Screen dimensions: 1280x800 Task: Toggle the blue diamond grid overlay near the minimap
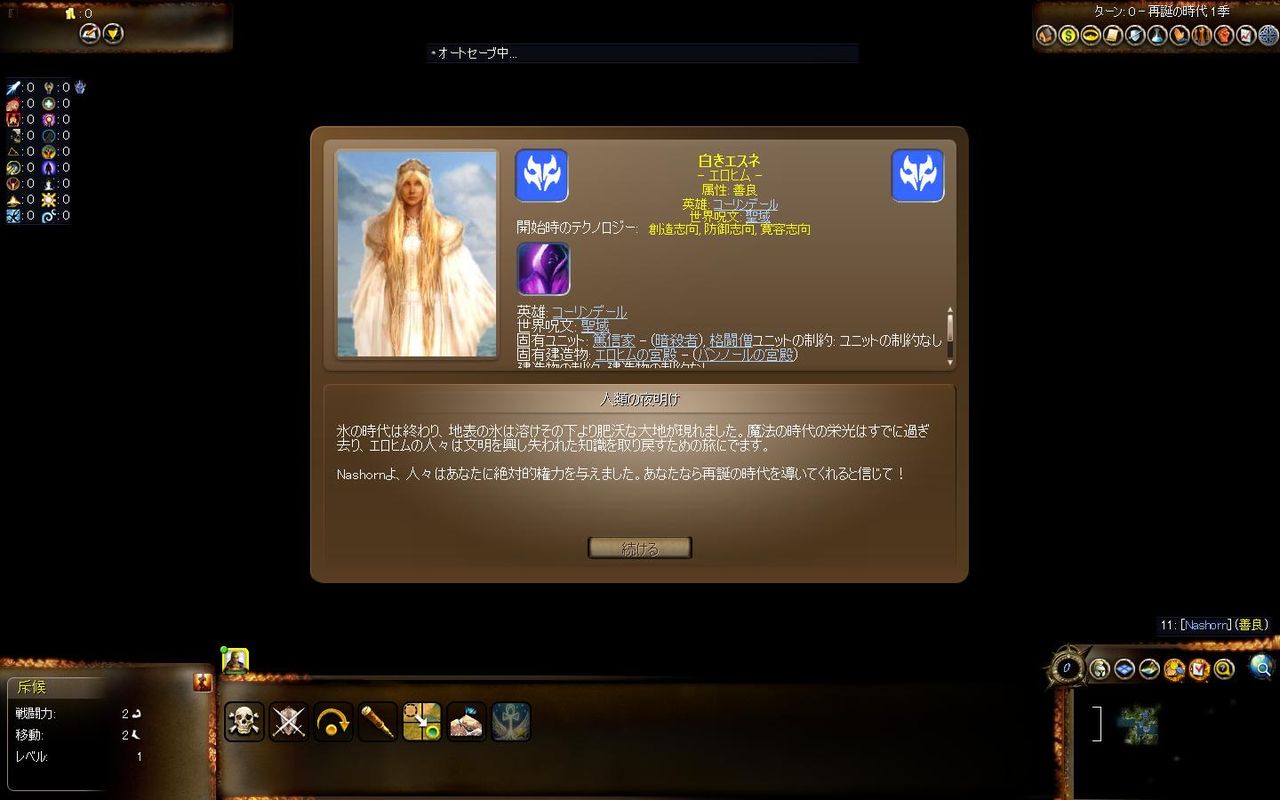[x=1124, y=668]
